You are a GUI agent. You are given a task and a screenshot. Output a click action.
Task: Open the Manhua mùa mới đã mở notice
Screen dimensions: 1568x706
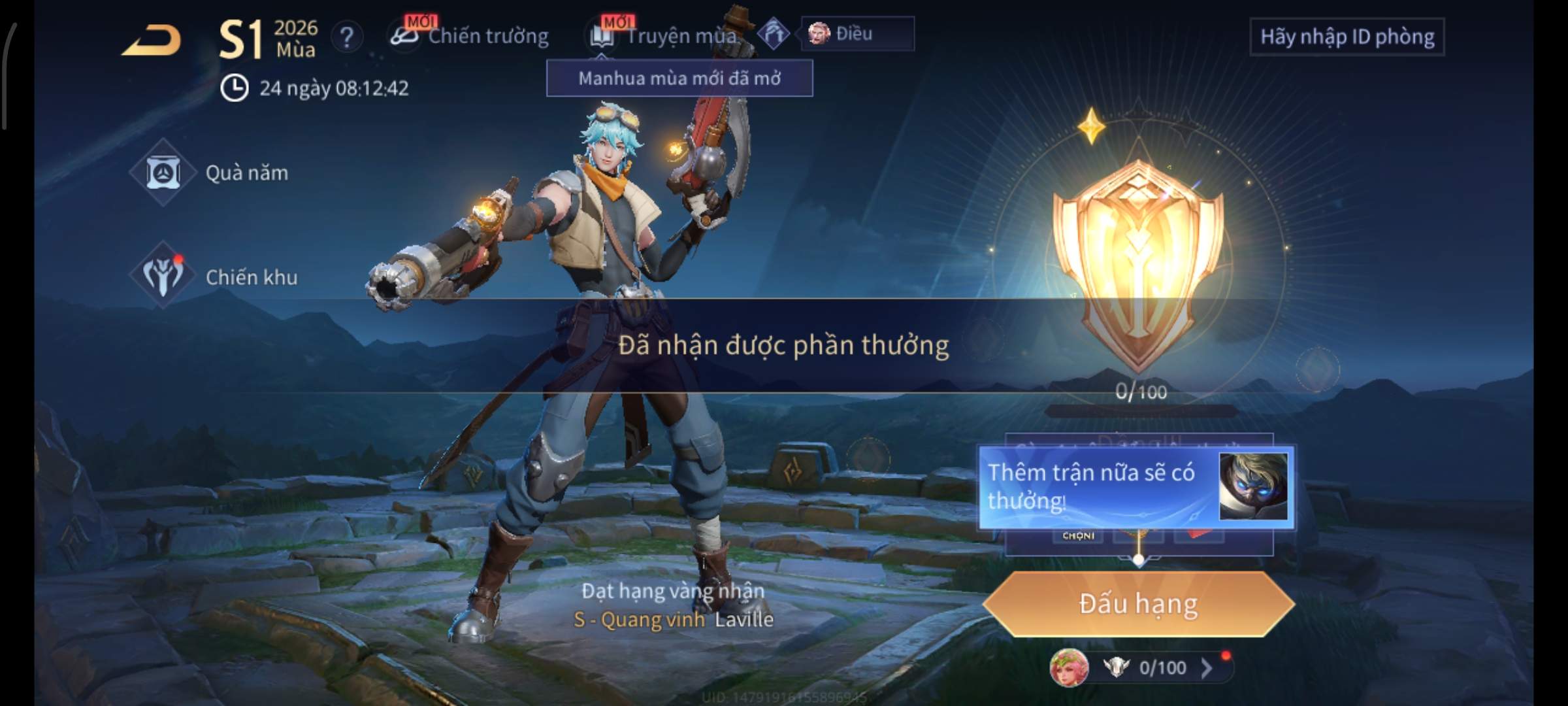(679, 78)
